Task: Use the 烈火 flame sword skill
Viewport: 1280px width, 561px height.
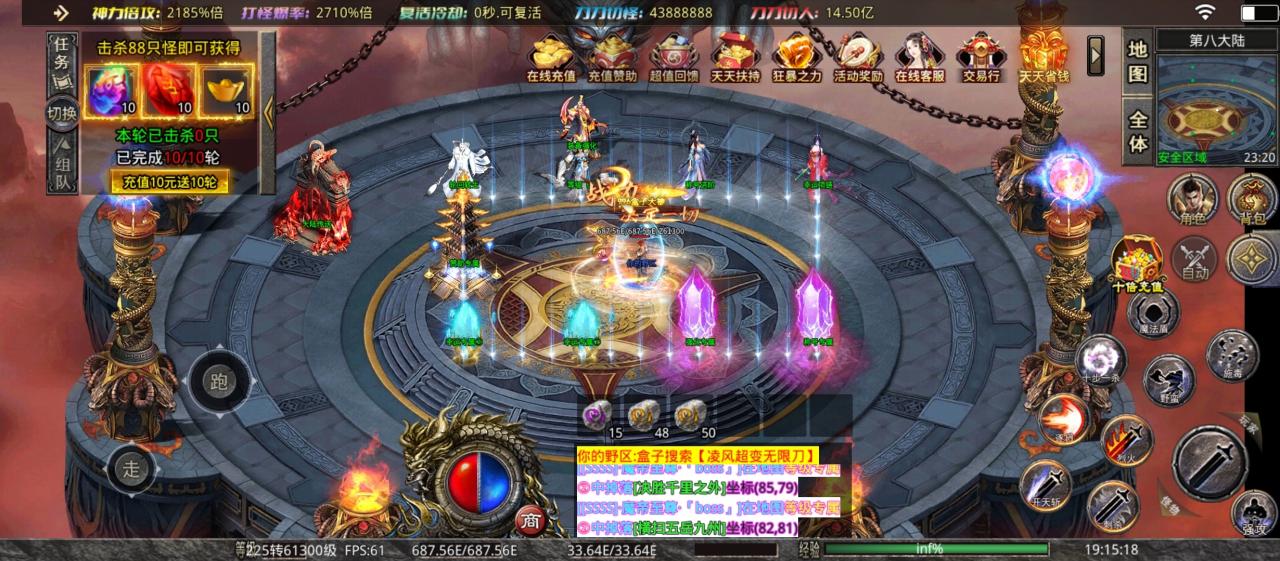Action: pyautogui.click(x=1124, y=438)
